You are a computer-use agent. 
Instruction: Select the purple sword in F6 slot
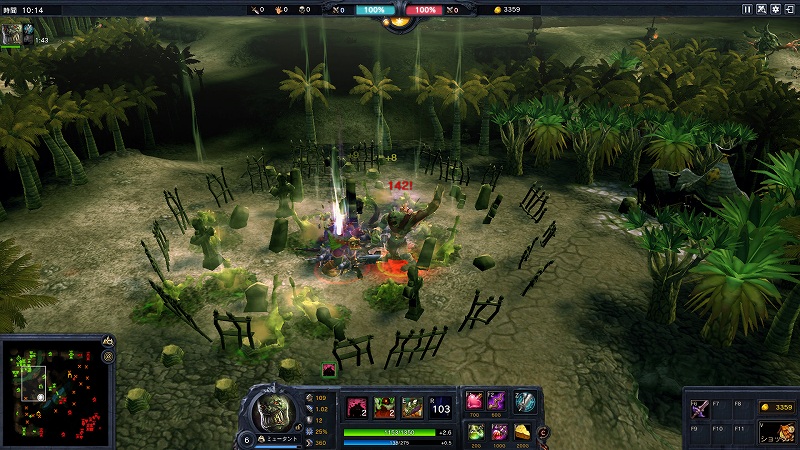697,410
